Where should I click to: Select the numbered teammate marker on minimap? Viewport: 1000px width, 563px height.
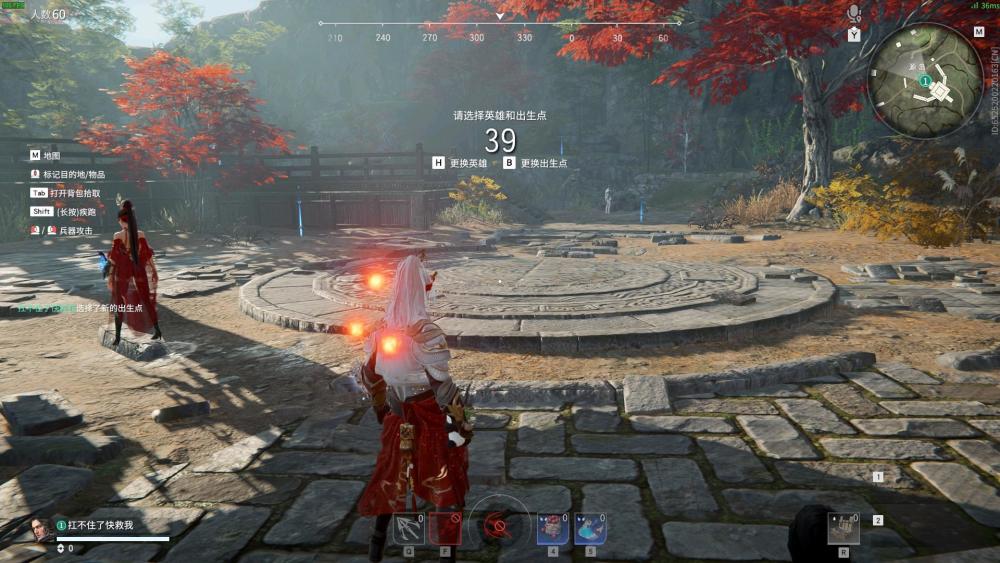pos(926,80)
